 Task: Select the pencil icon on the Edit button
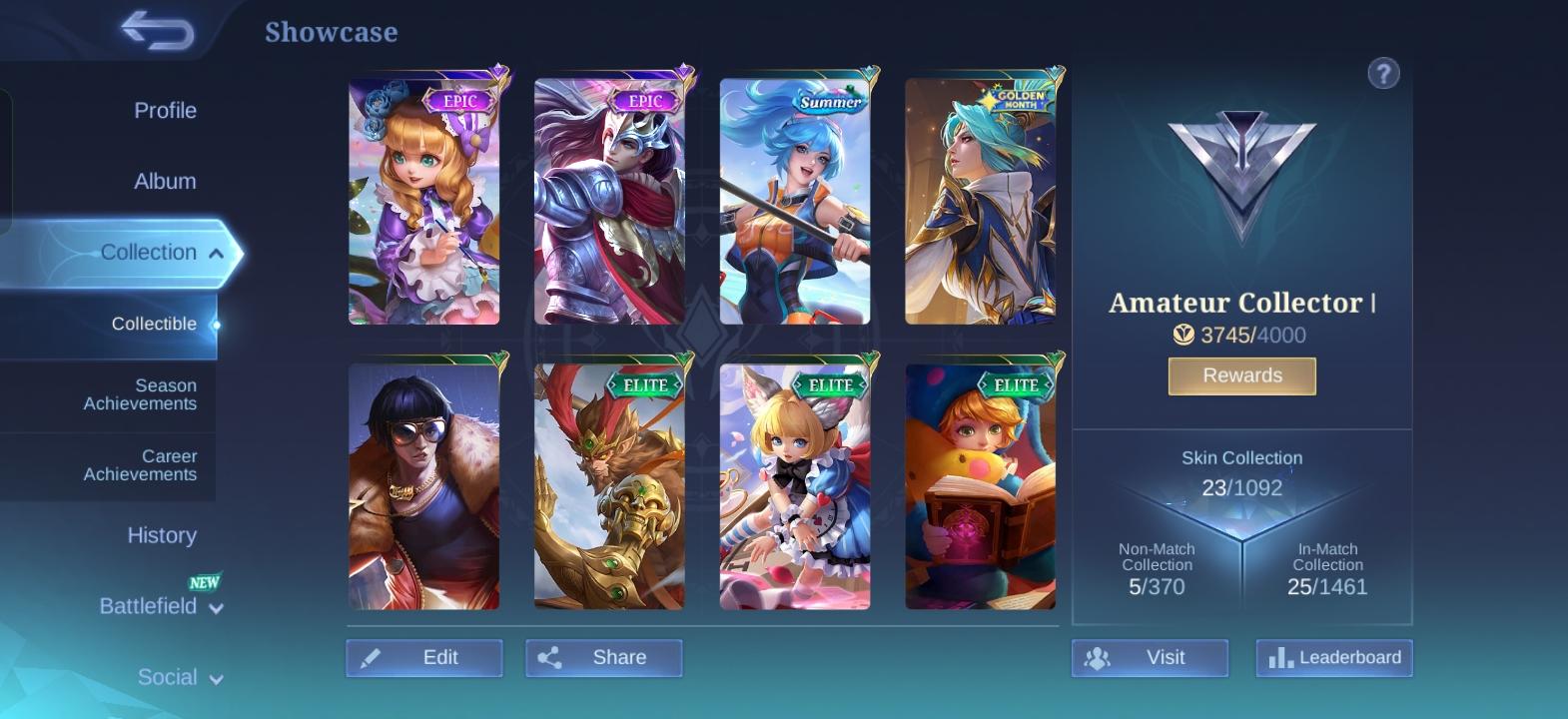click(x=372, y=657)
